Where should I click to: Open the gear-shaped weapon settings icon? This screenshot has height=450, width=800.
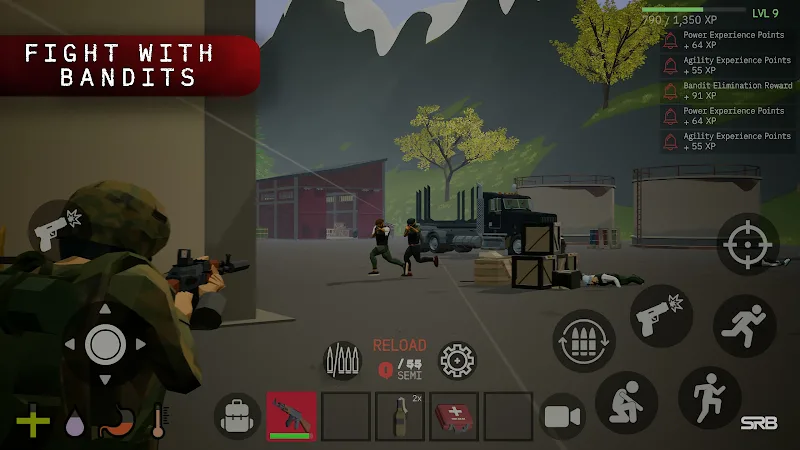coord(458,360)
